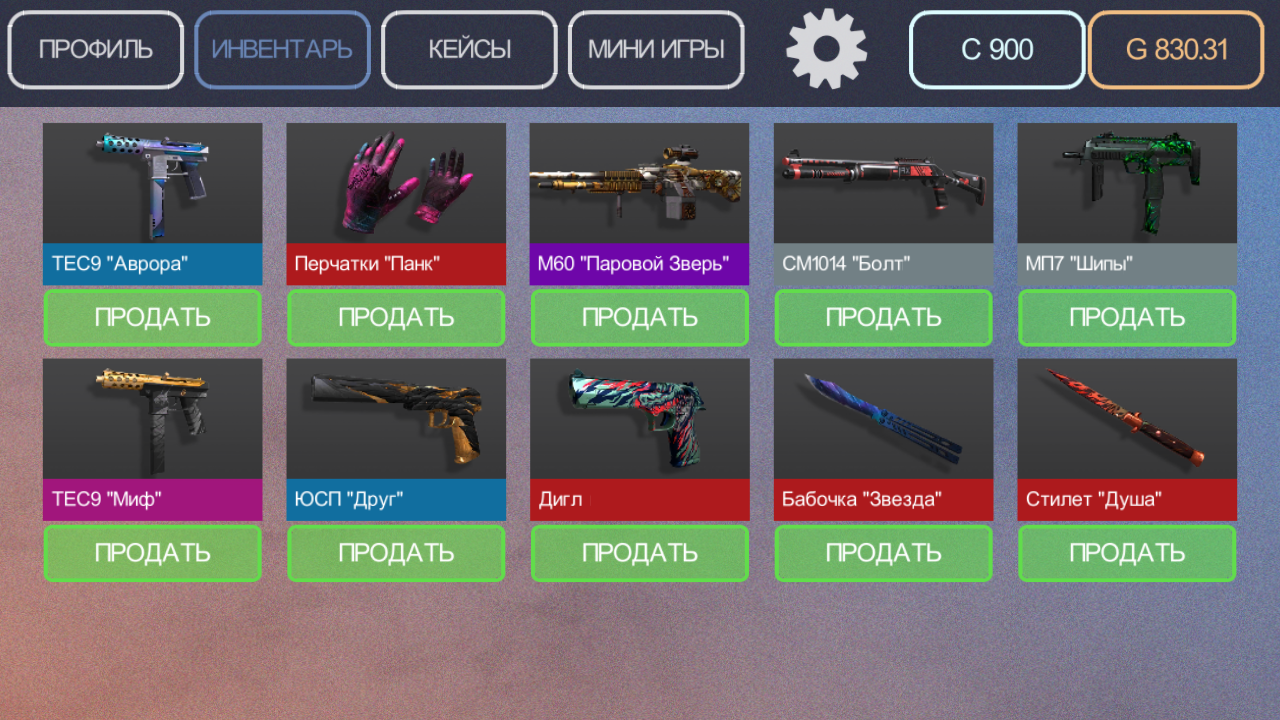Click the МП7 "Шипы" weapon image

pyautogui.click(x=1126, y=182)
